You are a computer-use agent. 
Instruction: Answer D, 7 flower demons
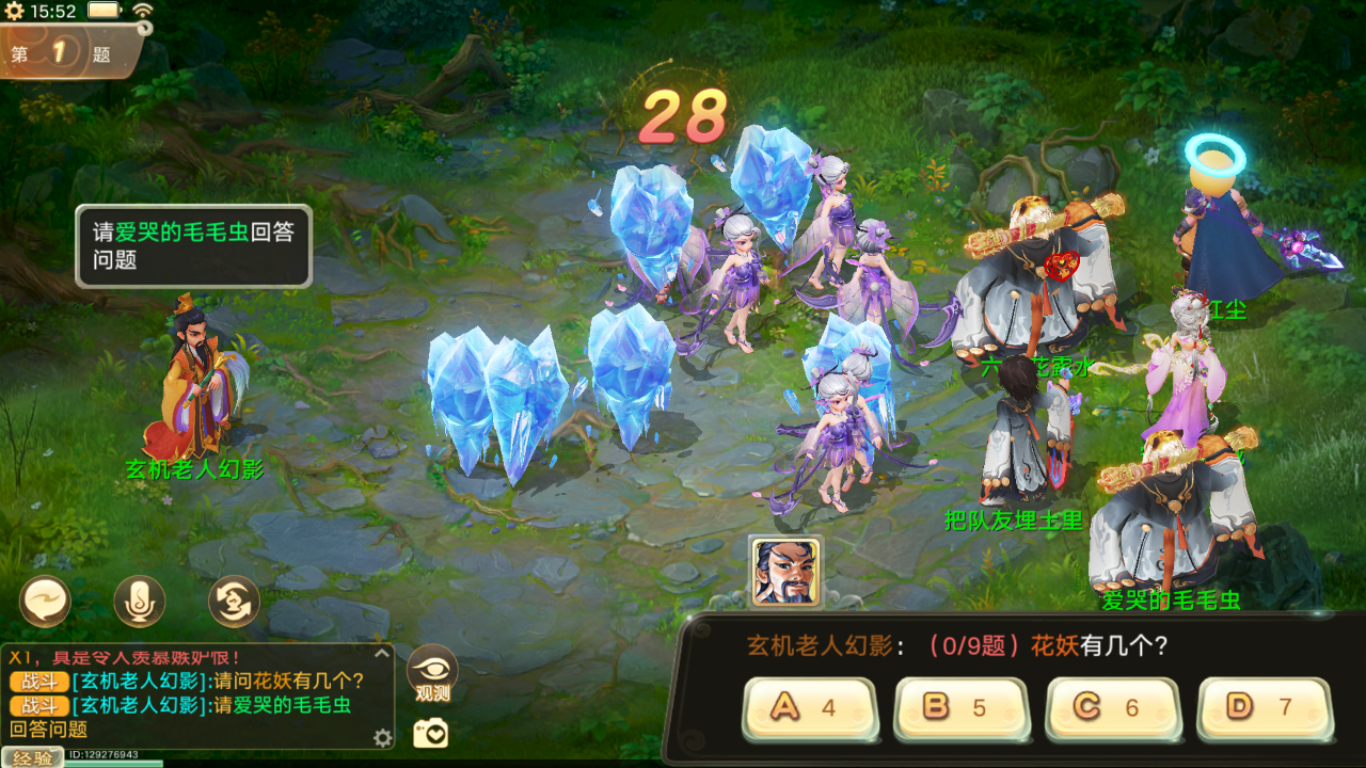coord(1265,708)
